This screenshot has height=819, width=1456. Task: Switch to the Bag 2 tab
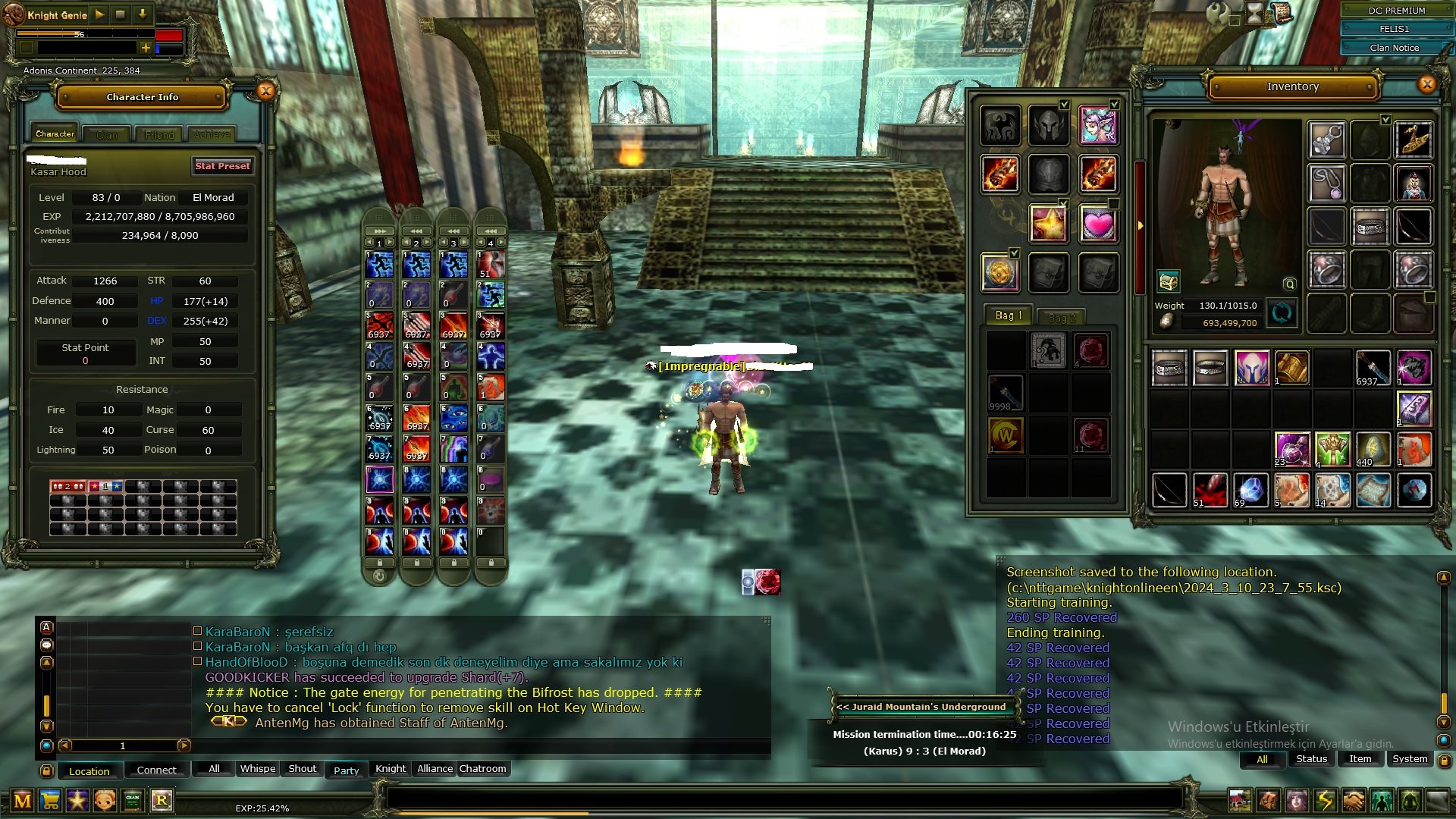1062,318
